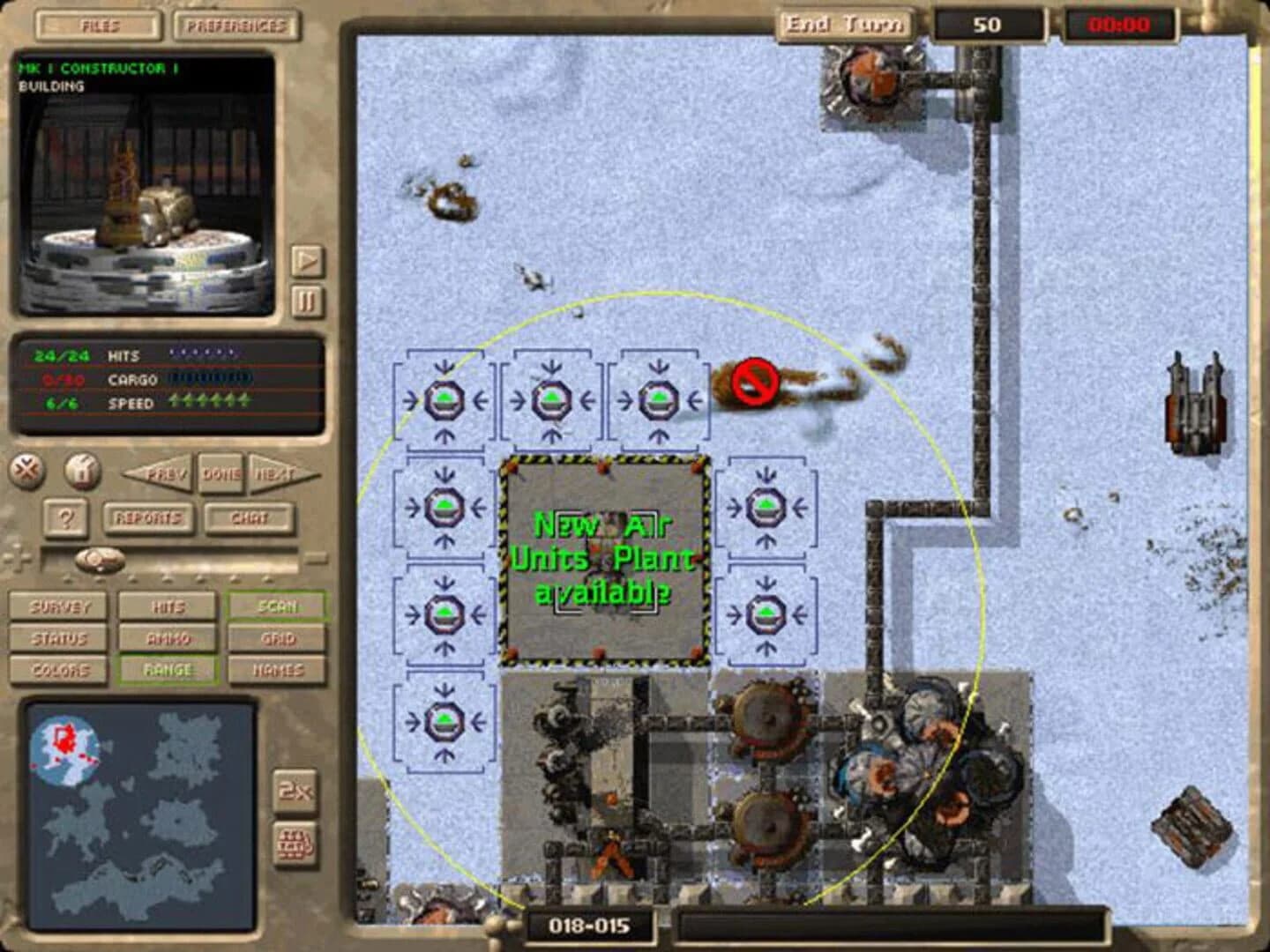Open the PREFERENCES menu

point(235,24)
